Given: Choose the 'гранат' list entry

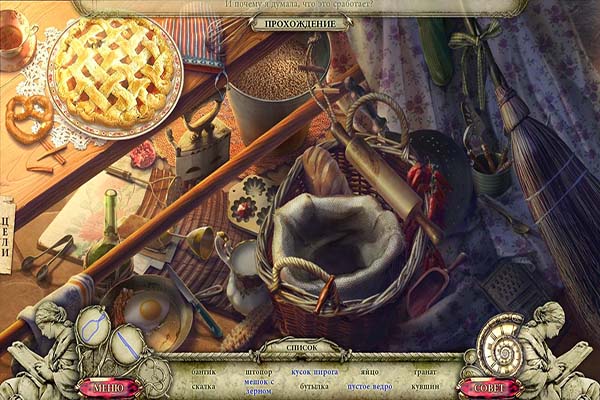Looking at the screenshot, I should (x=424, y=371).
